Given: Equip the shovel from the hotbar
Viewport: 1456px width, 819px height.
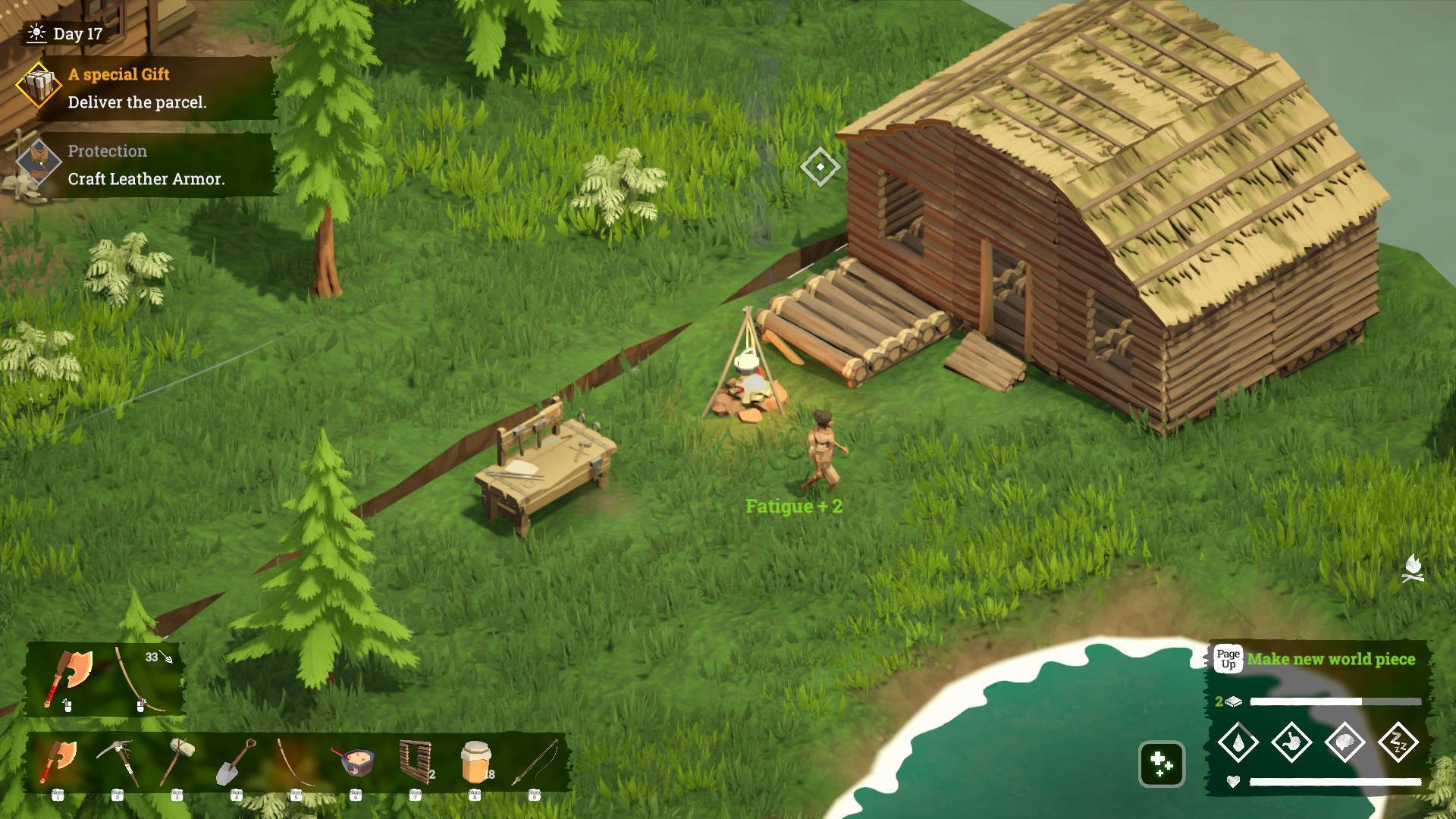Looking at the screenshot, I should tap(236, 762).
